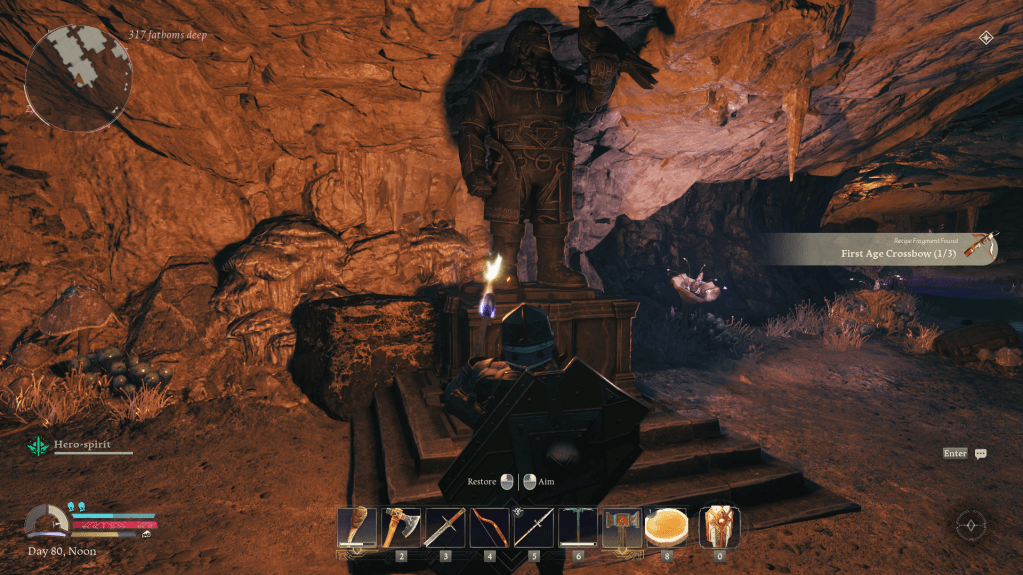Open the chat speech bubble icon
Image resolution: width=1023 pixels, height=575 pixels.
[x=981, y=454]
